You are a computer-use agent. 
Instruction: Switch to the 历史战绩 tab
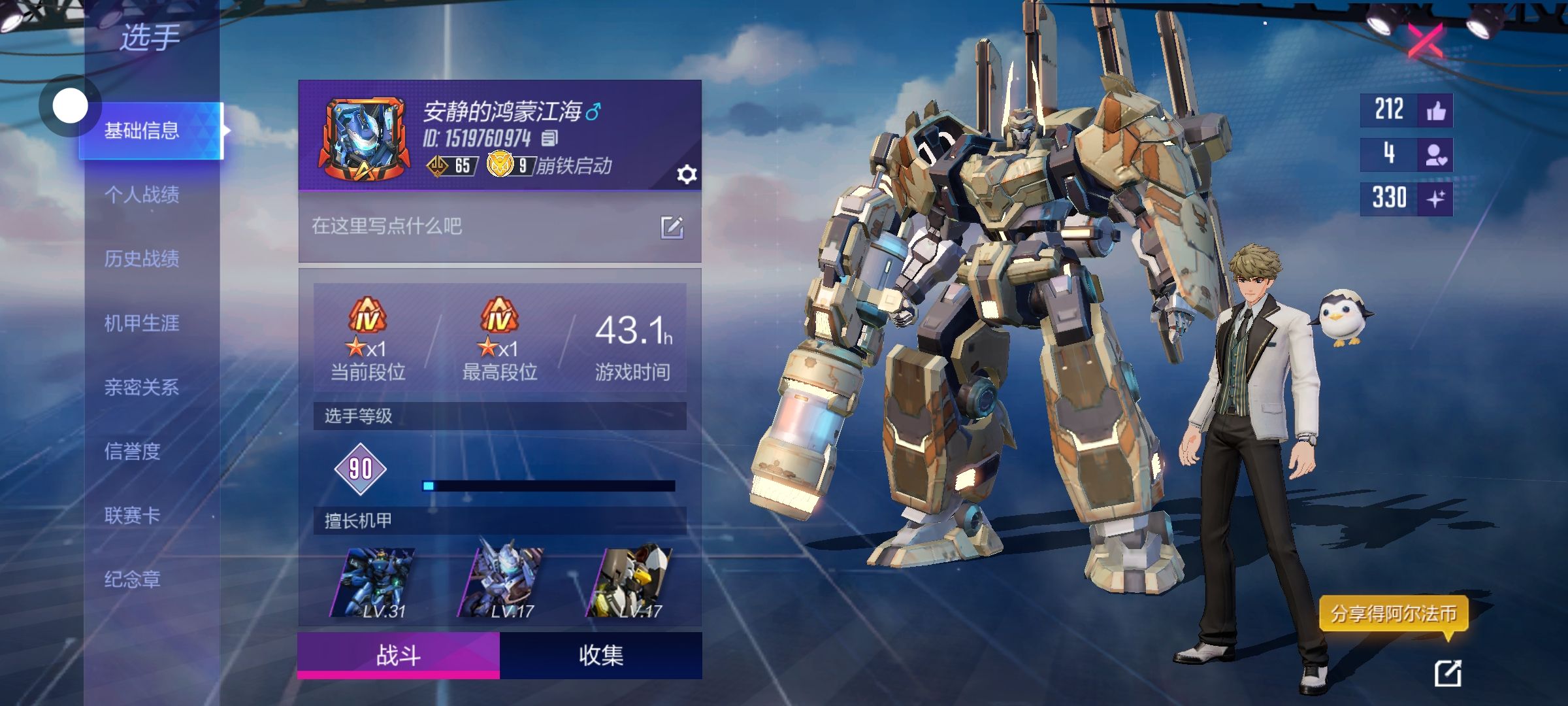[142, 258]
